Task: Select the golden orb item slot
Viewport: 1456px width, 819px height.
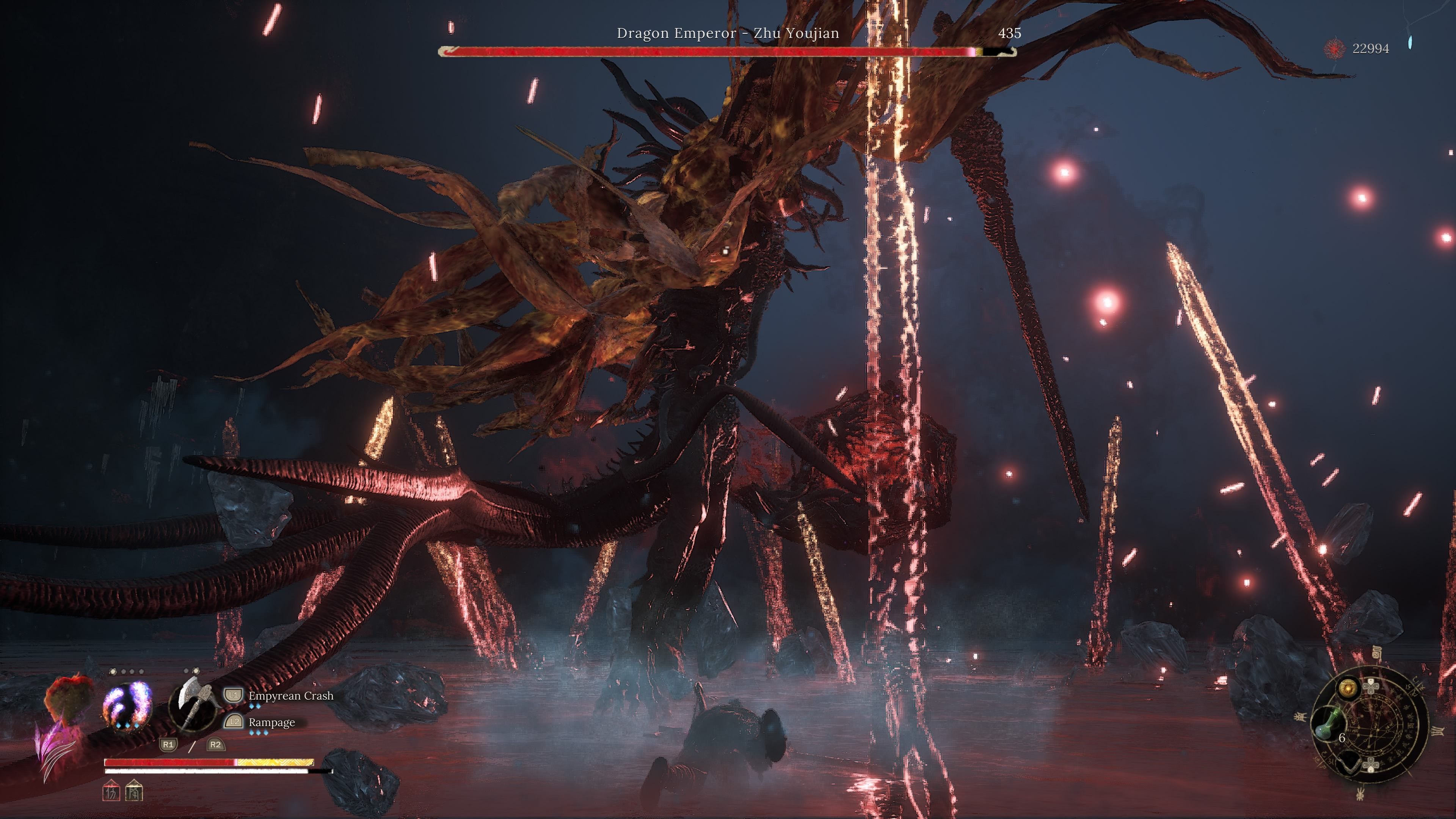Action: point(1348,688)
